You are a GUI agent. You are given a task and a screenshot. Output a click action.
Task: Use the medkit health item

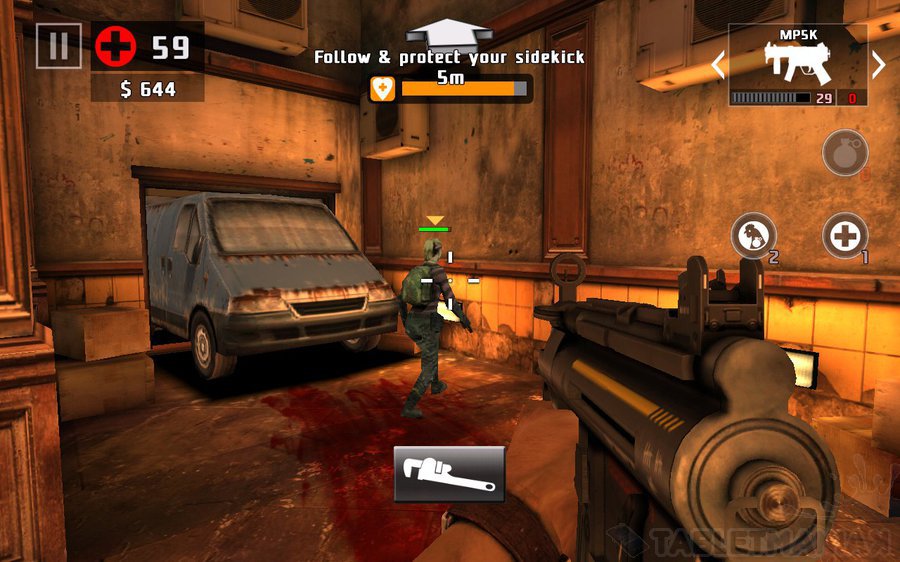click(x=845, y=236)
